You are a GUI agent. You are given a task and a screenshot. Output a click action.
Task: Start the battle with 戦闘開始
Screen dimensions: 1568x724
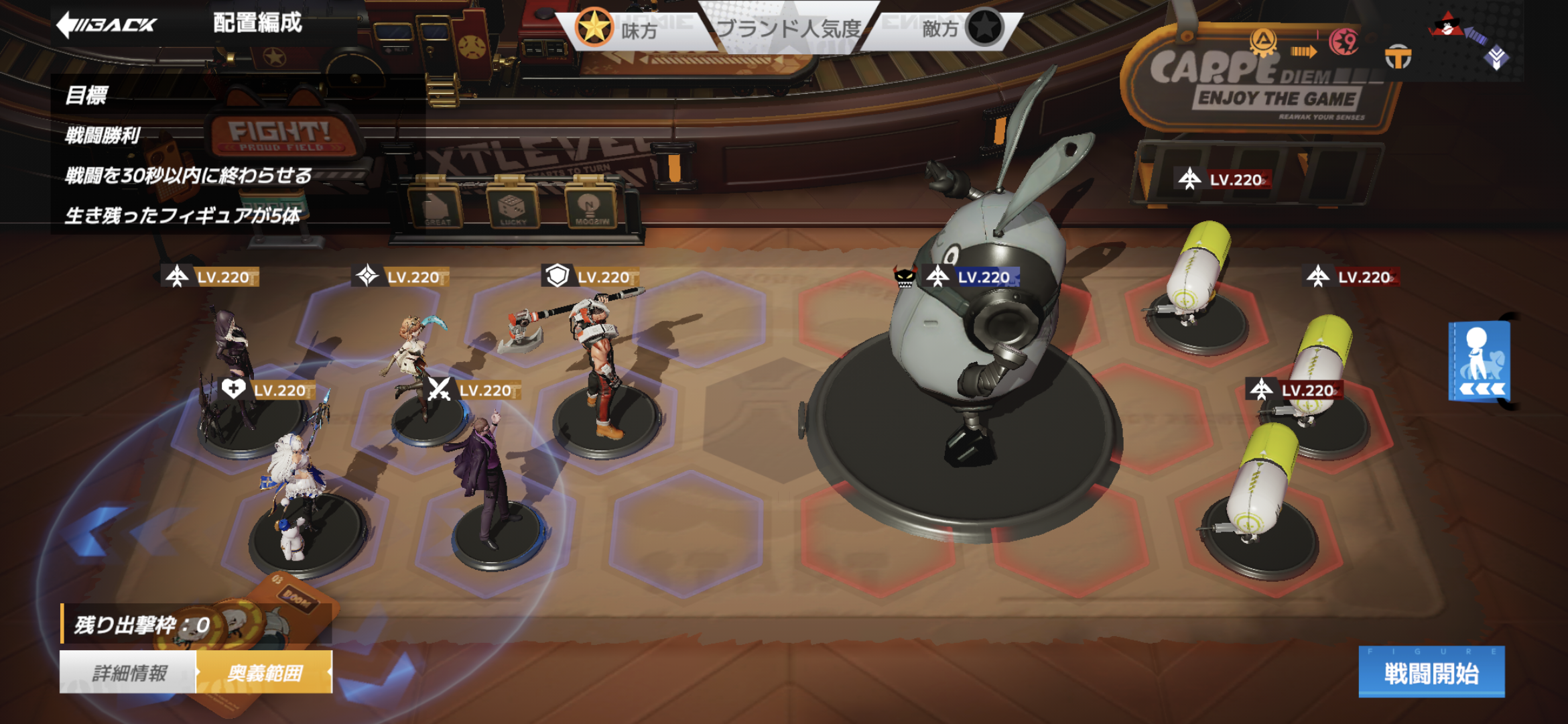click(1431, 672)
